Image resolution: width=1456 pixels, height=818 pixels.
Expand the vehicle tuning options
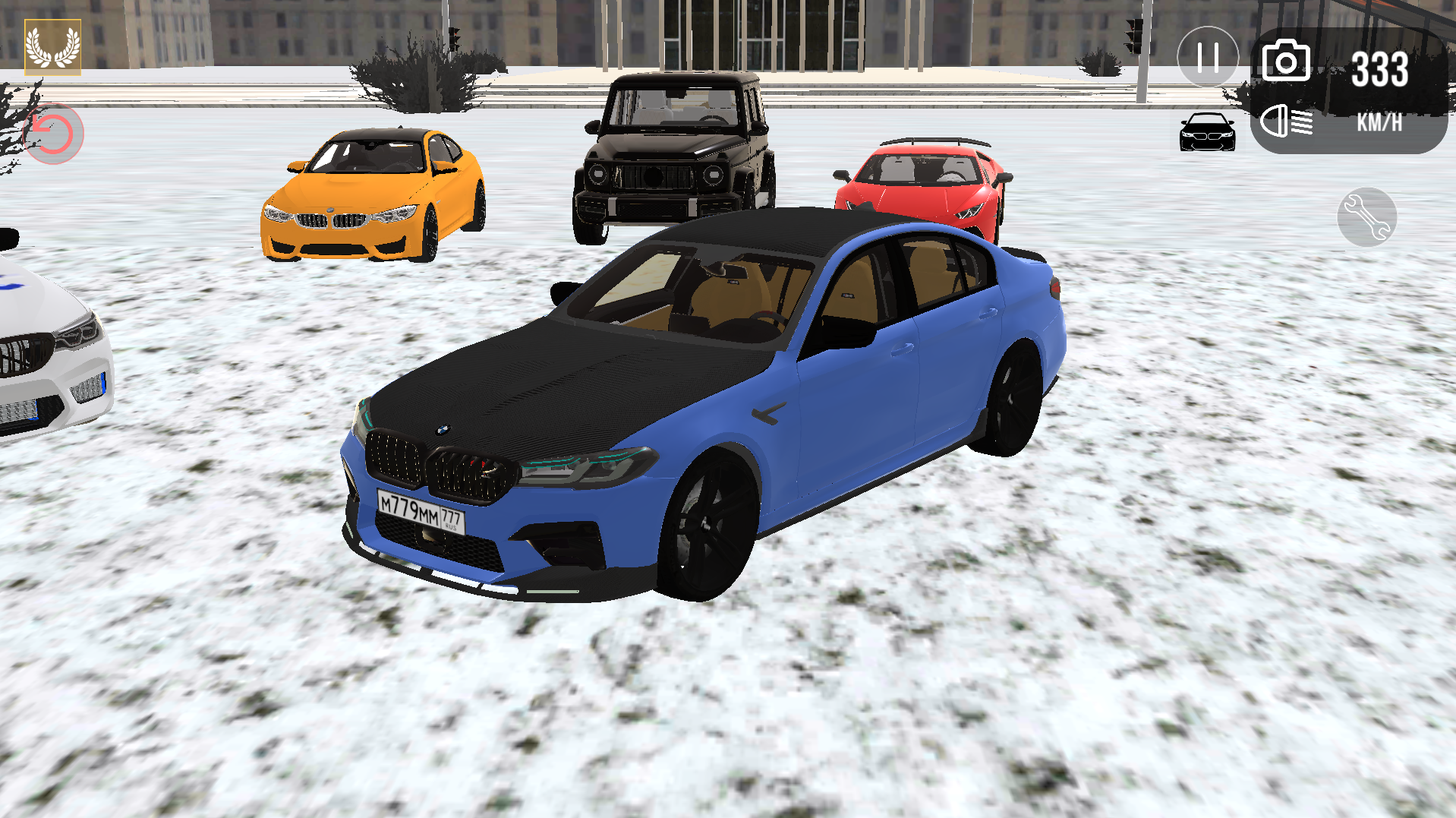point(1368,217)
